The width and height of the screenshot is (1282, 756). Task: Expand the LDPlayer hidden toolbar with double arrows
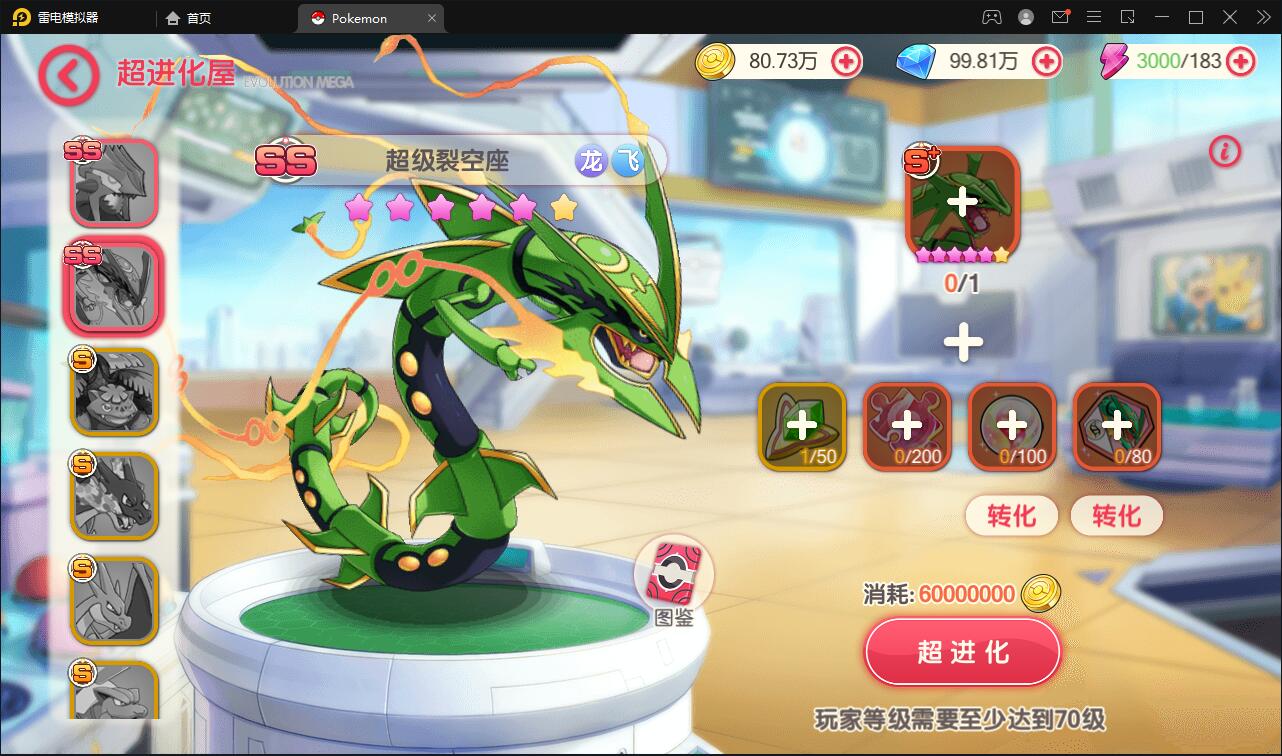(1262, 17)
